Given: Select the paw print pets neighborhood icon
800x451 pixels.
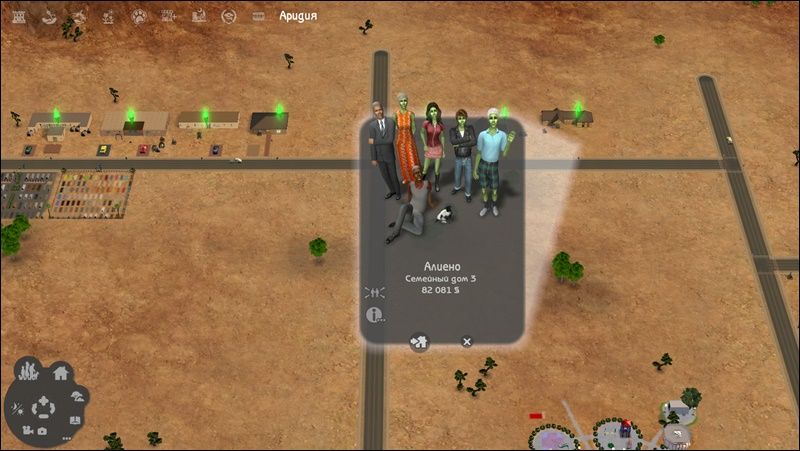Looking at the screenshot, I should (x=136, y=16).
